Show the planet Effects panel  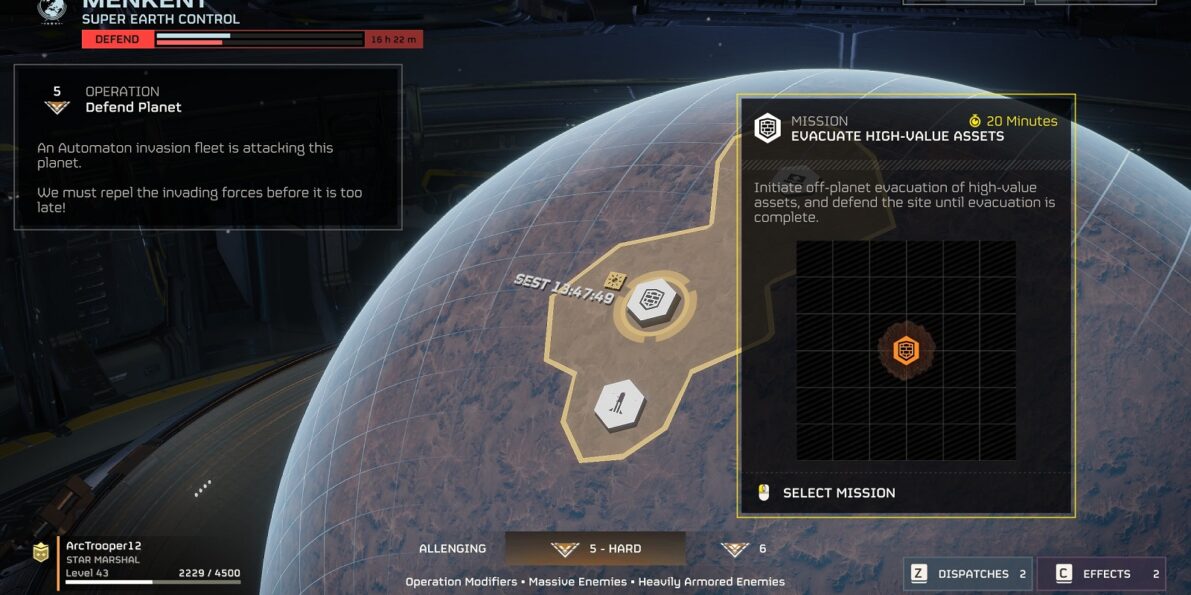1101,574
